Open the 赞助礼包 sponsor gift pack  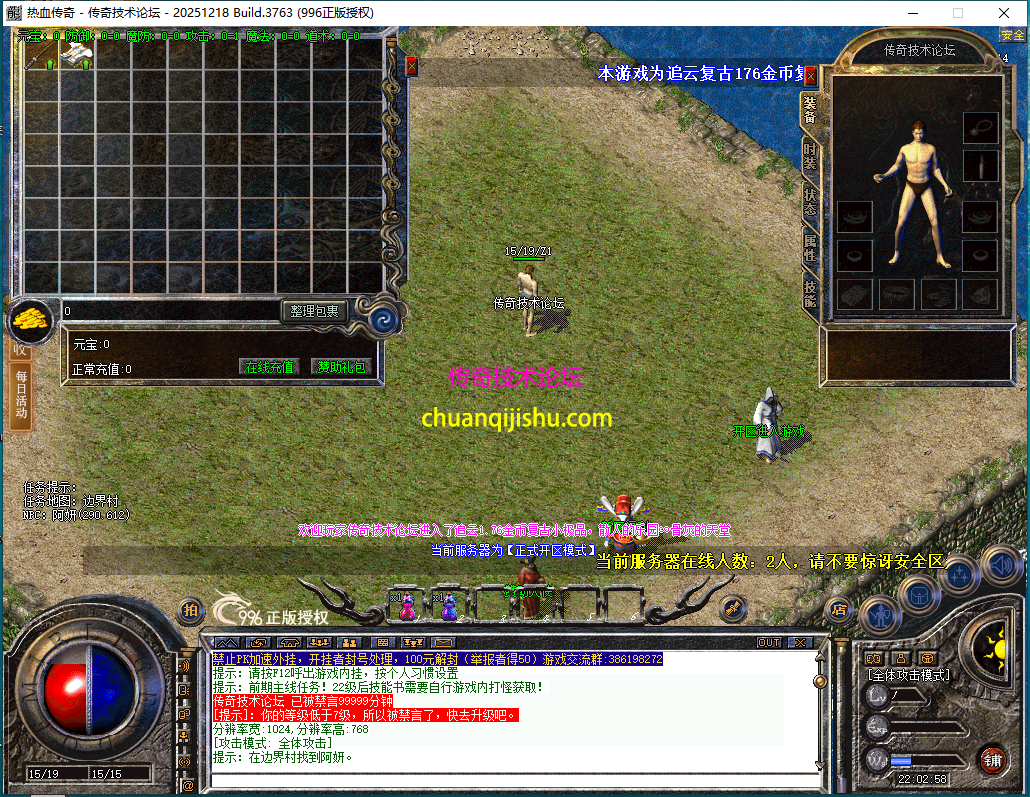click(341, 367)
